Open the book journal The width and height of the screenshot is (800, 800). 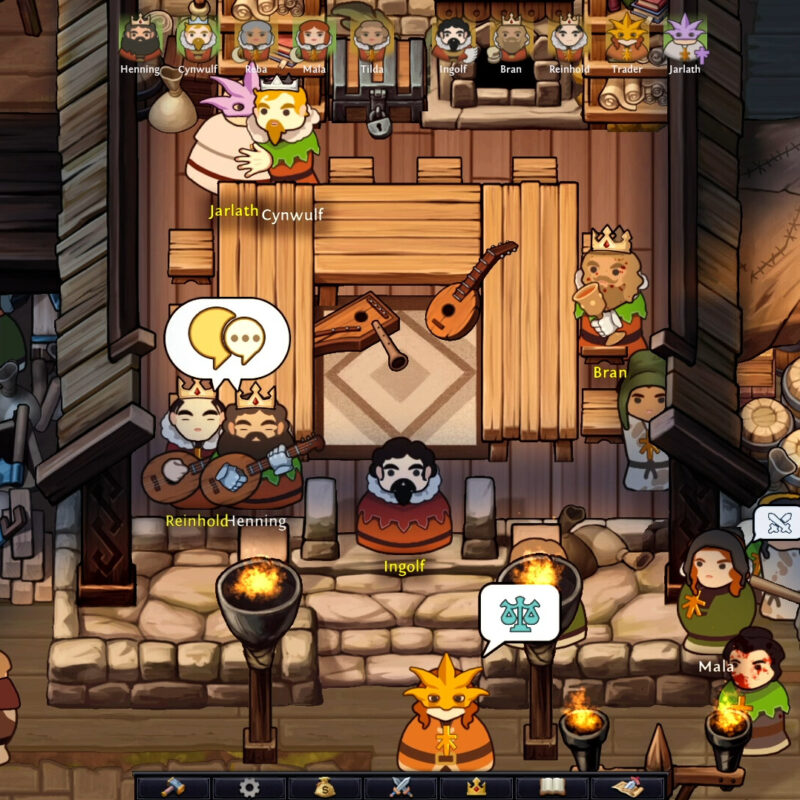click(553, 787)
